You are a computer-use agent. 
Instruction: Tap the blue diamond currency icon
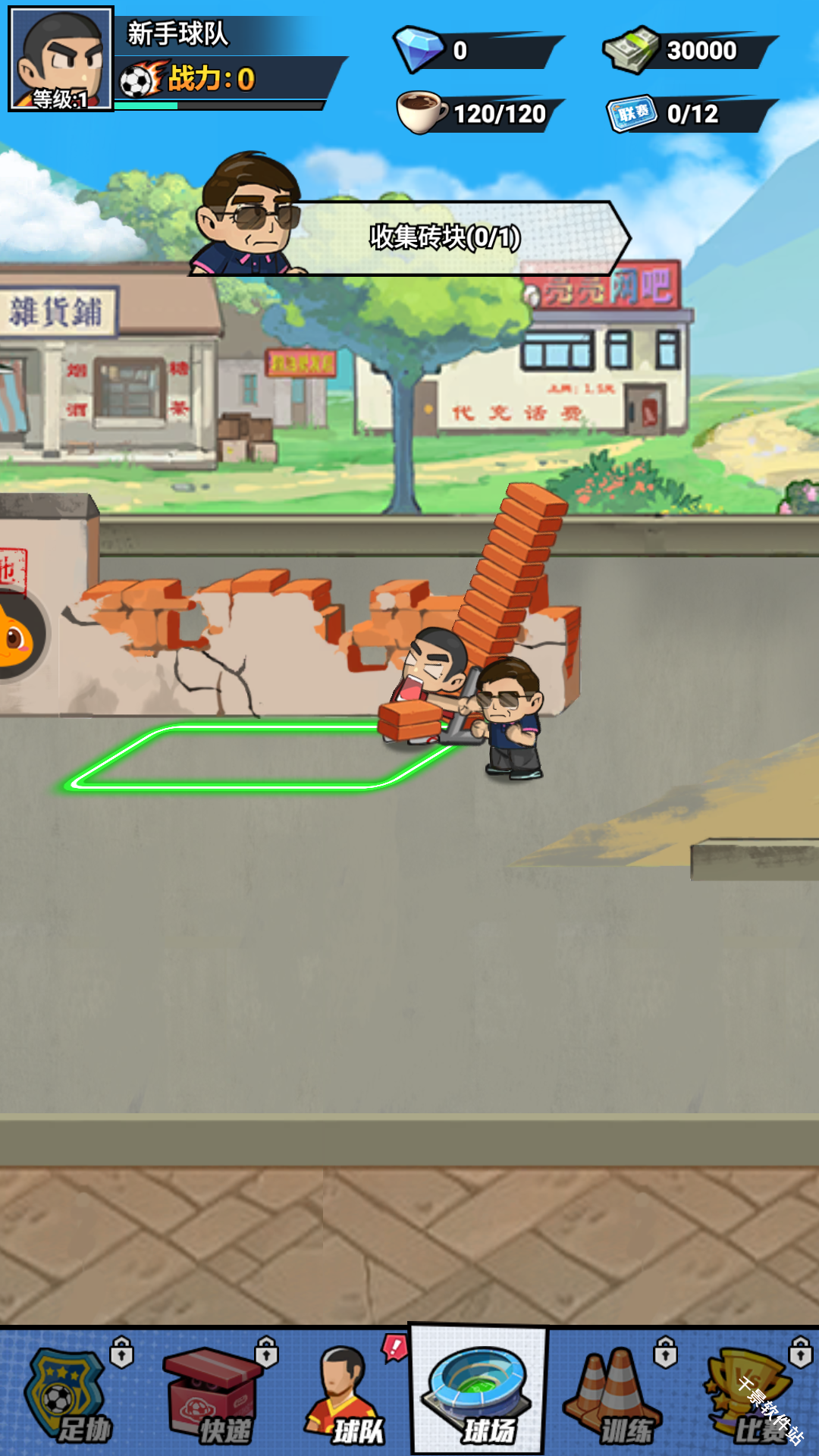tap(419, 49)
